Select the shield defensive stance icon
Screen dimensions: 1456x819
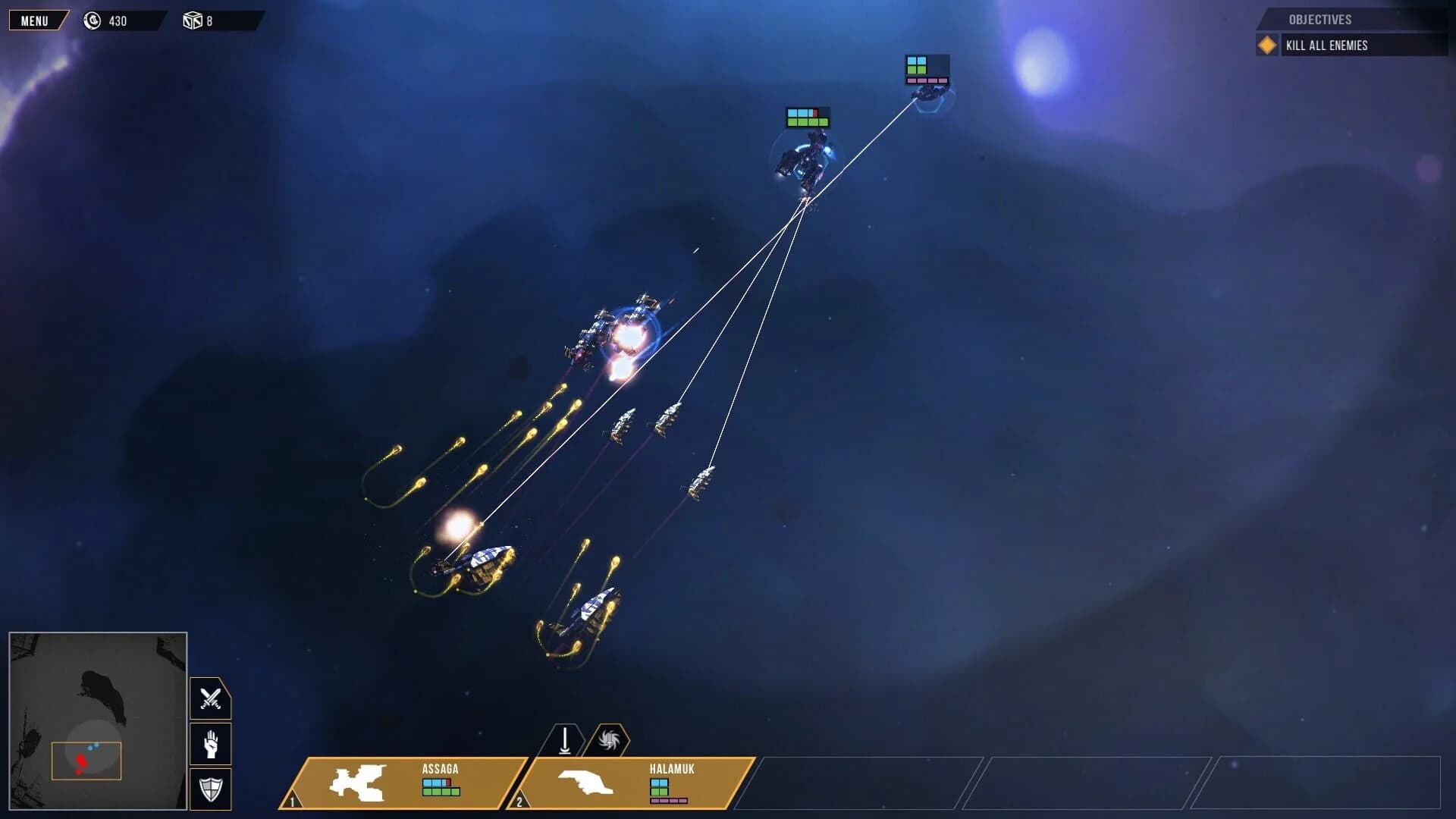pos(209,789)
